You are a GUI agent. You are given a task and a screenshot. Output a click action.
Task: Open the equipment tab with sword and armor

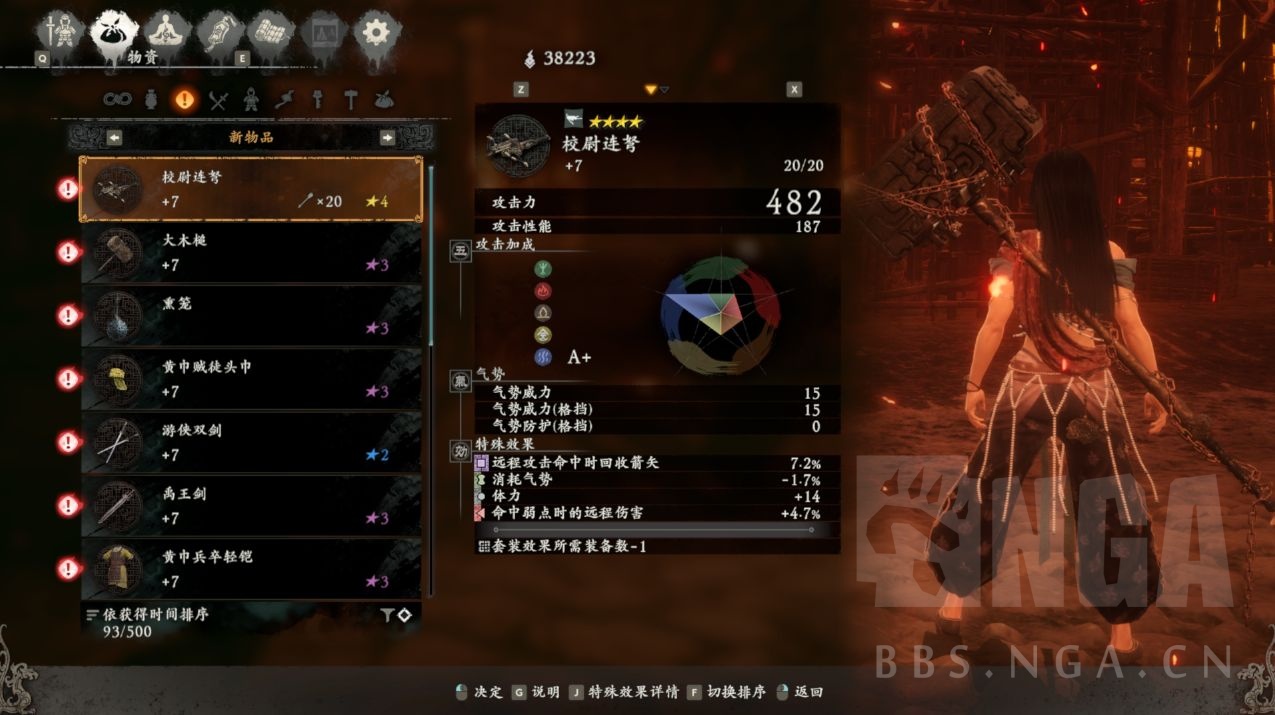pyautogui.click(x=61, y=31)
